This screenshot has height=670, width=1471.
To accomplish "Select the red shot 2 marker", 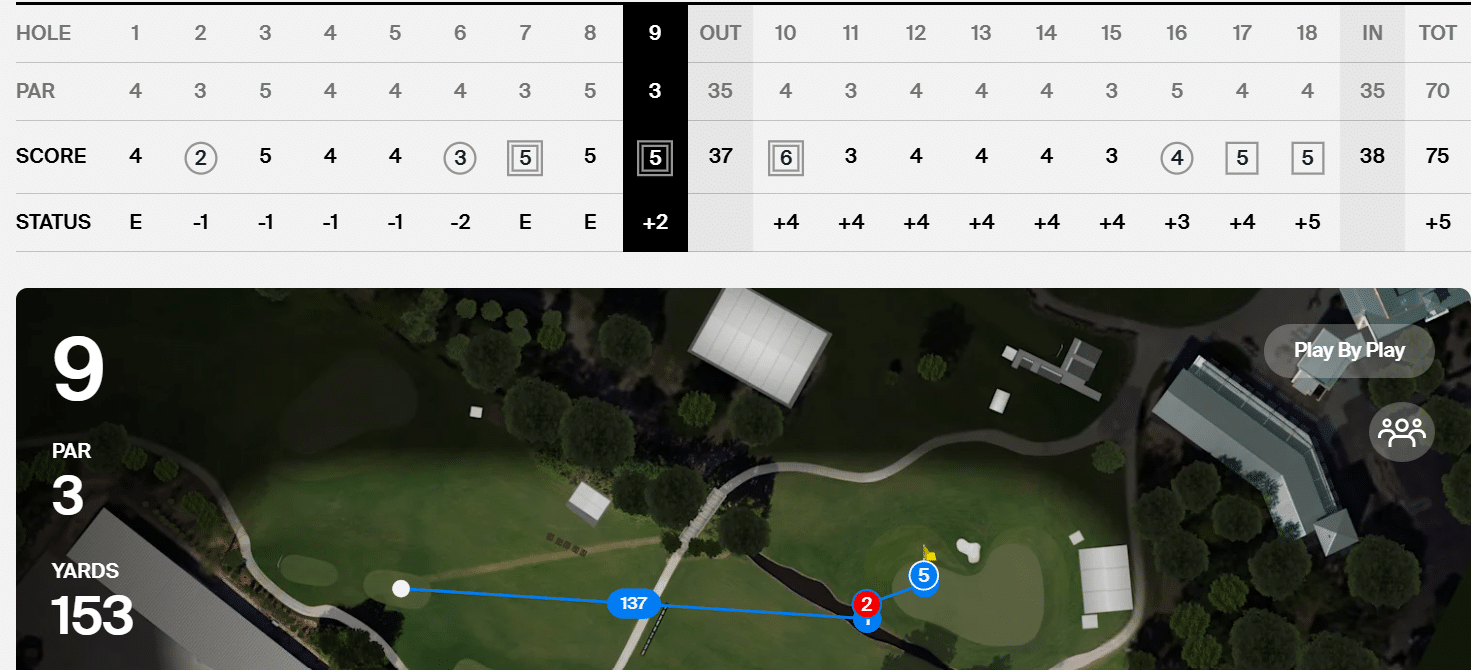I will tap(866, 604).
